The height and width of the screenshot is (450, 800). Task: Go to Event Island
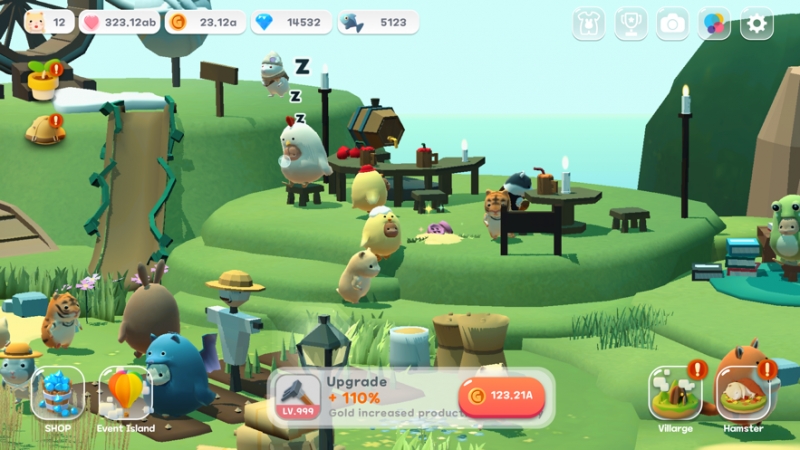point(126,395)
